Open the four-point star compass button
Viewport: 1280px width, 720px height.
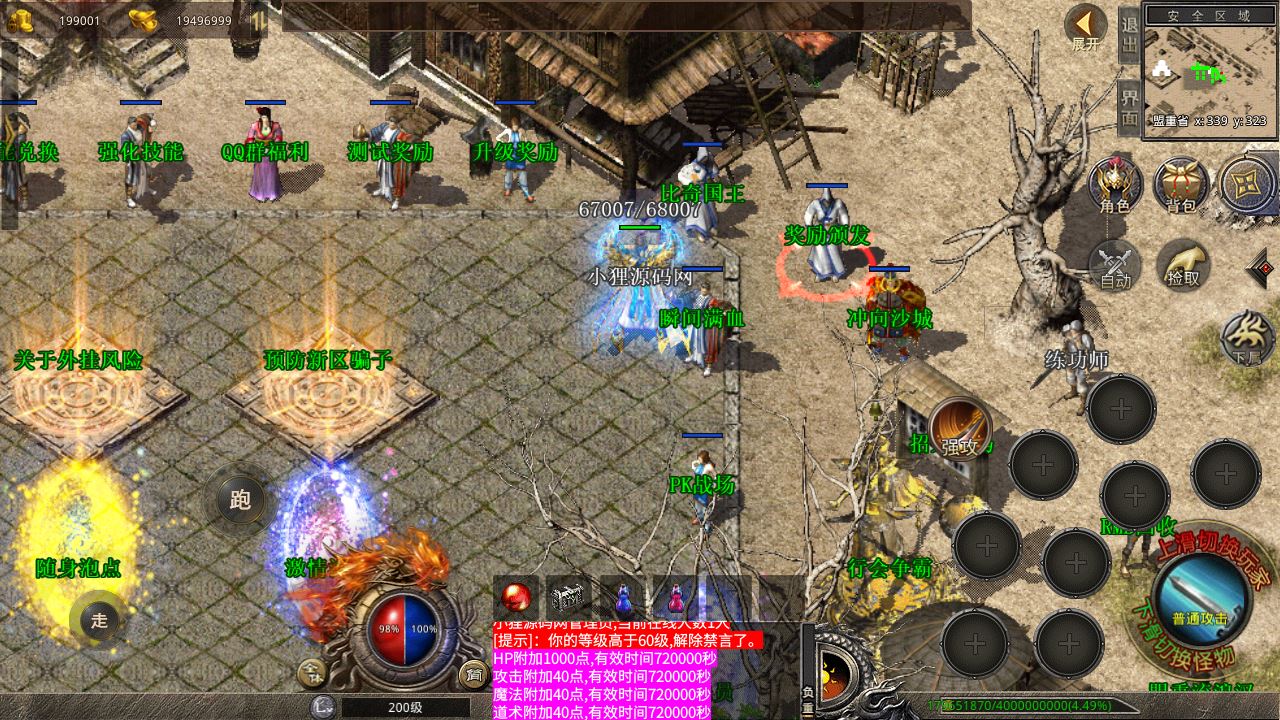point(1247,185)
